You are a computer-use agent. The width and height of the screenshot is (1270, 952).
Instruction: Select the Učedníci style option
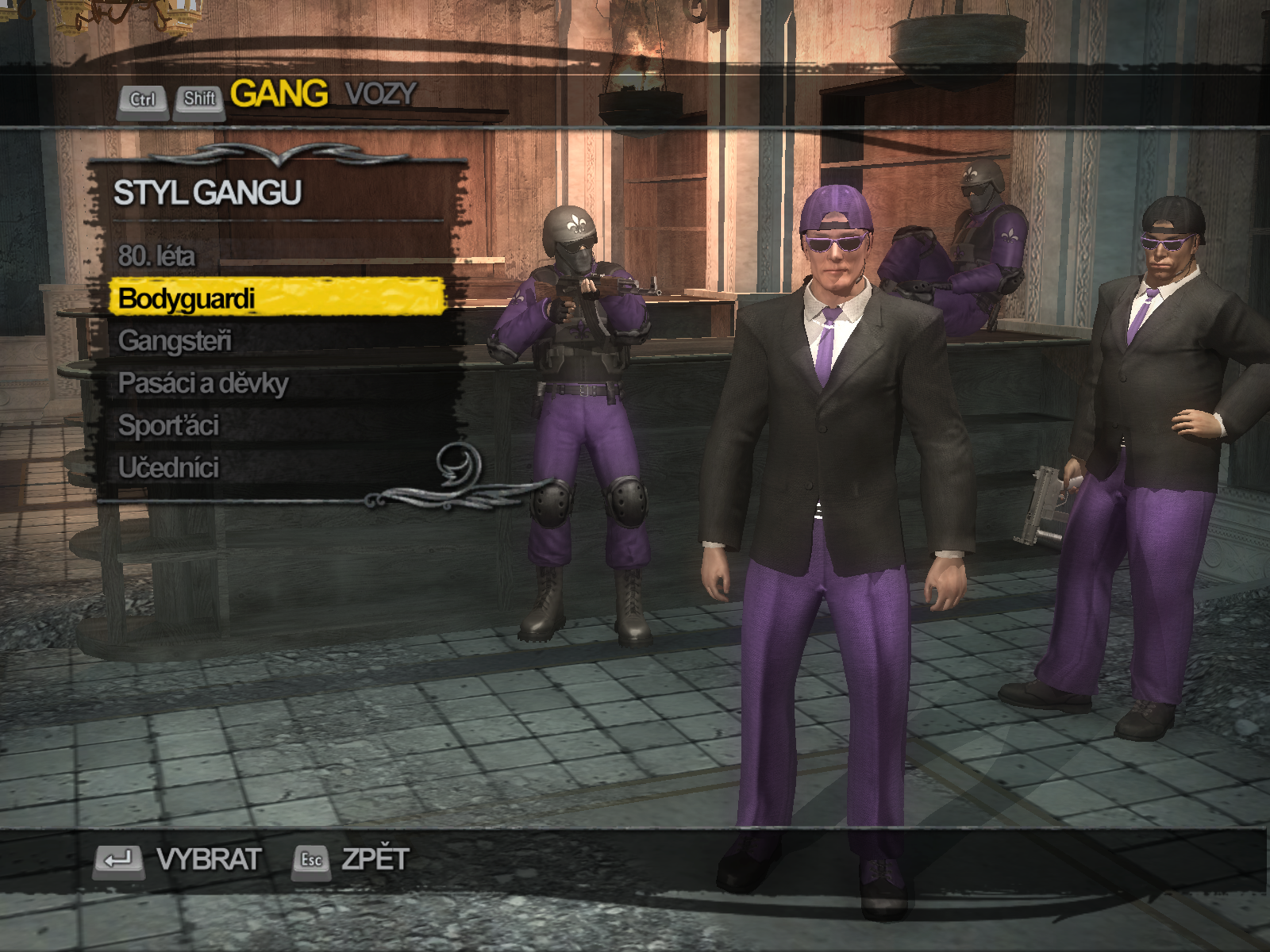169,467
